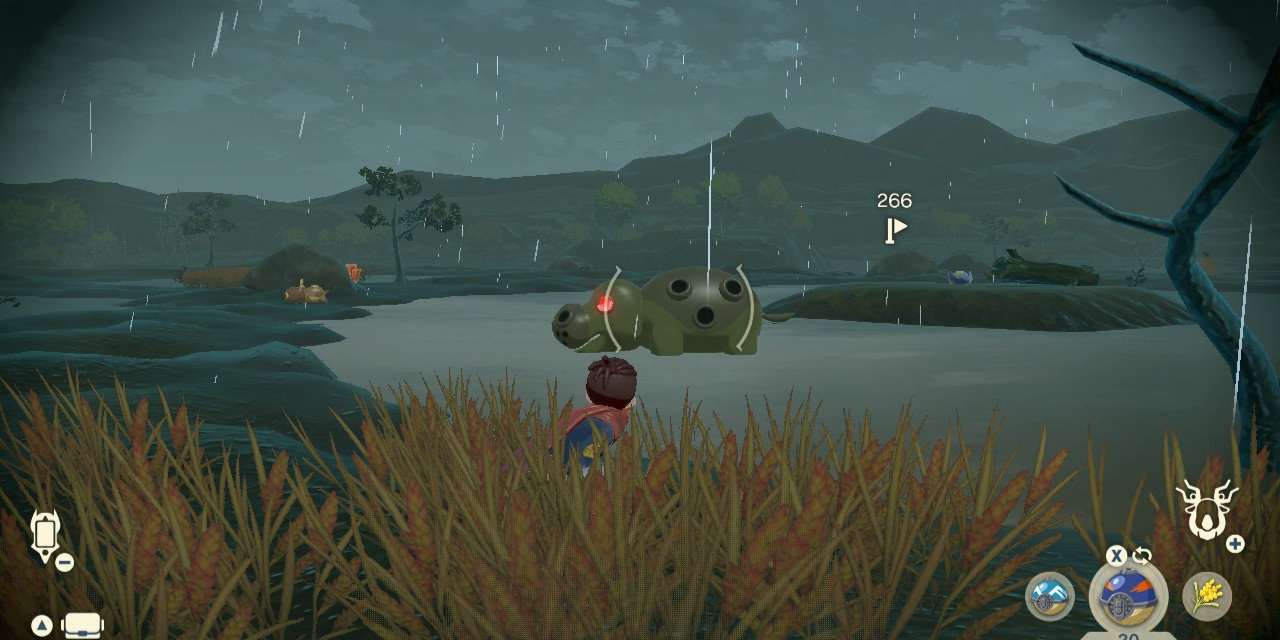Open the satchel bag icon
Image resolution: width=1280 pixels, height=640 pixels.
[x=83, y=626]
